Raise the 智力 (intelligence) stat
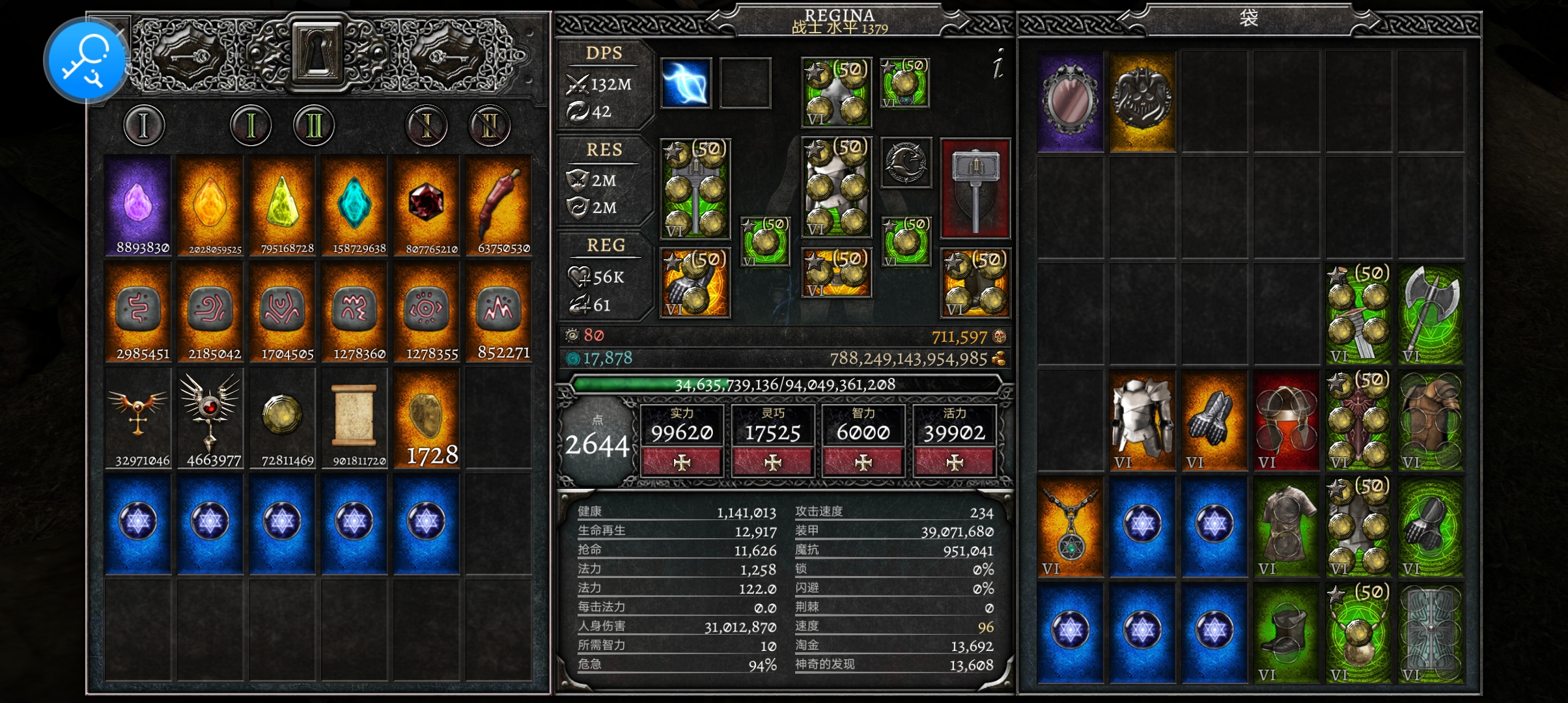The image size is (1568, 703). pyautogui.click(x=863, y=463)
